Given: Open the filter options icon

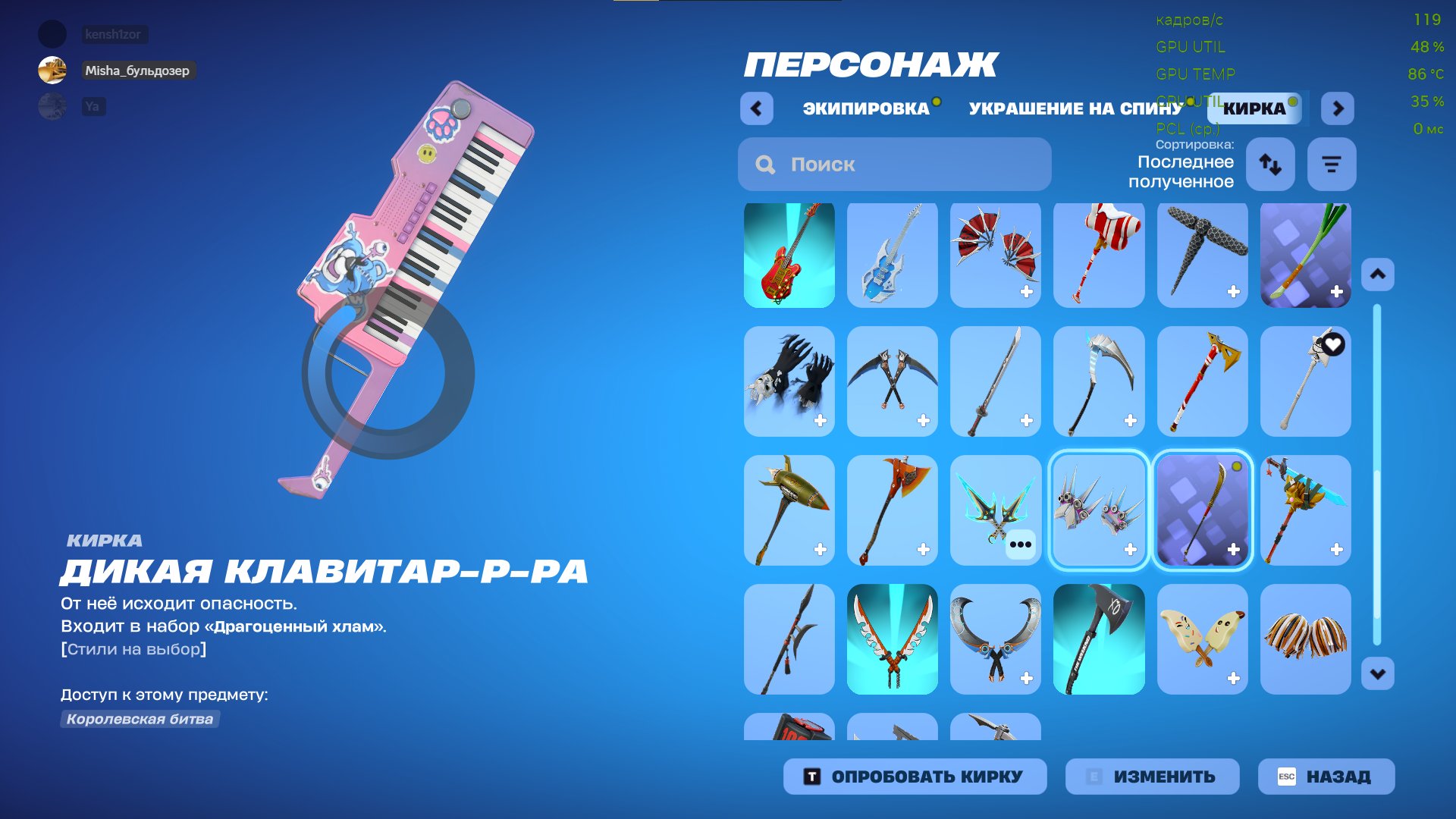Looking at the screenshot, I should [1331, 164].
